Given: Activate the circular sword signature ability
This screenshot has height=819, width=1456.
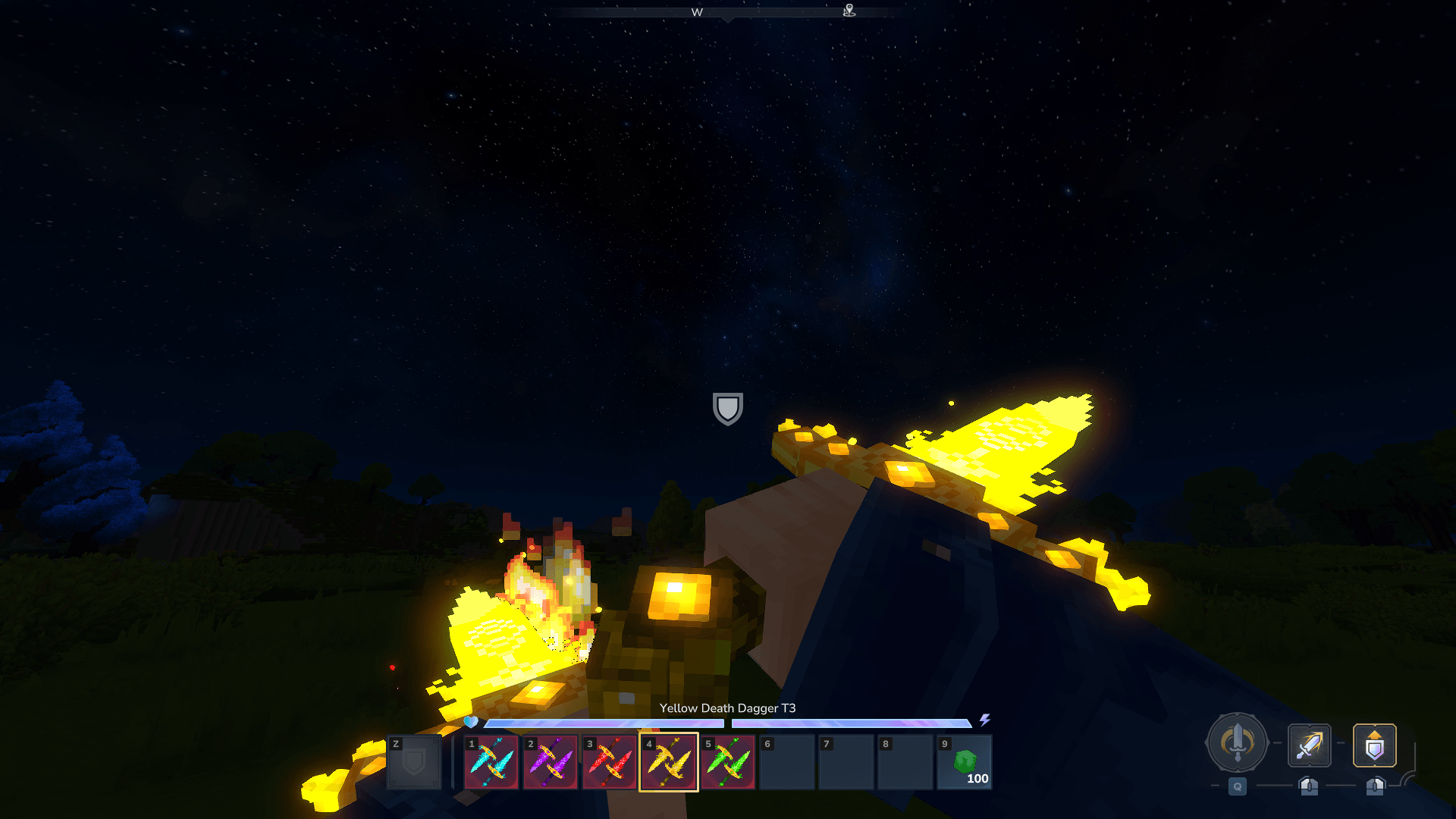Looking at the screenshot, I should point(1237,743).
